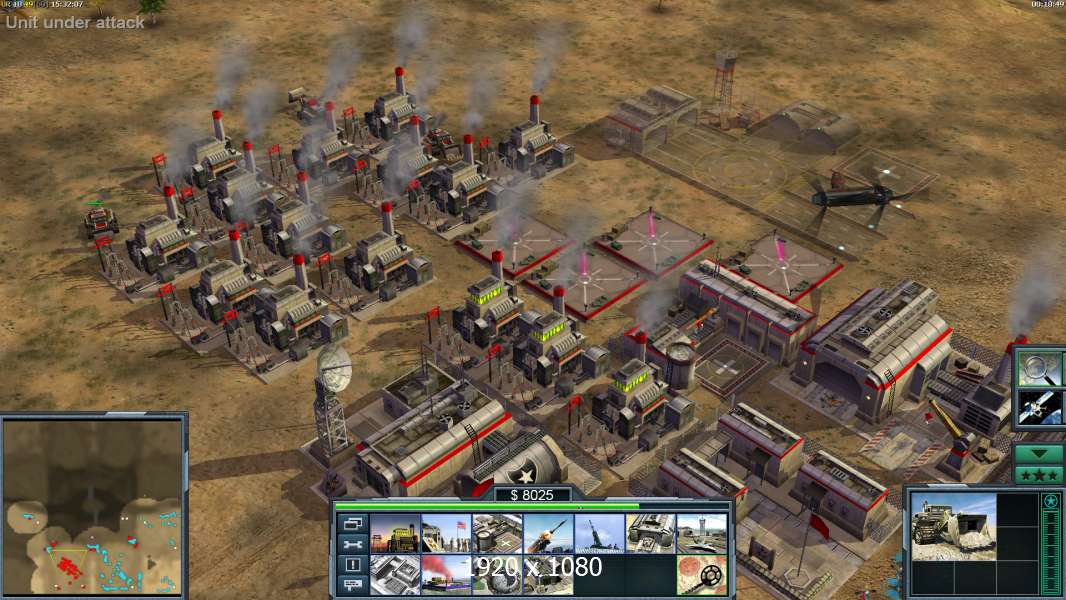Open the chat message button on the command bar
The height and width of the screenshot is (600, 1066).
351,586
